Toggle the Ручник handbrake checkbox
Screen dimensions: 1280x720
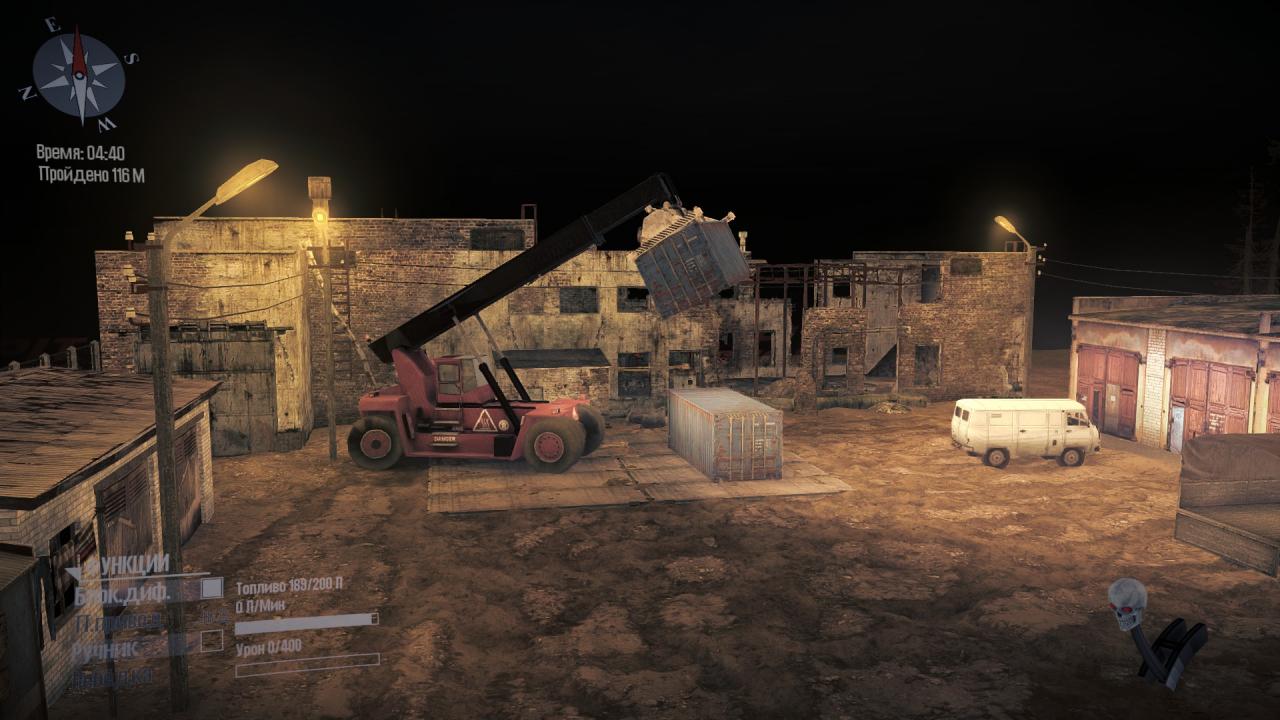click(x=211, y=641)
